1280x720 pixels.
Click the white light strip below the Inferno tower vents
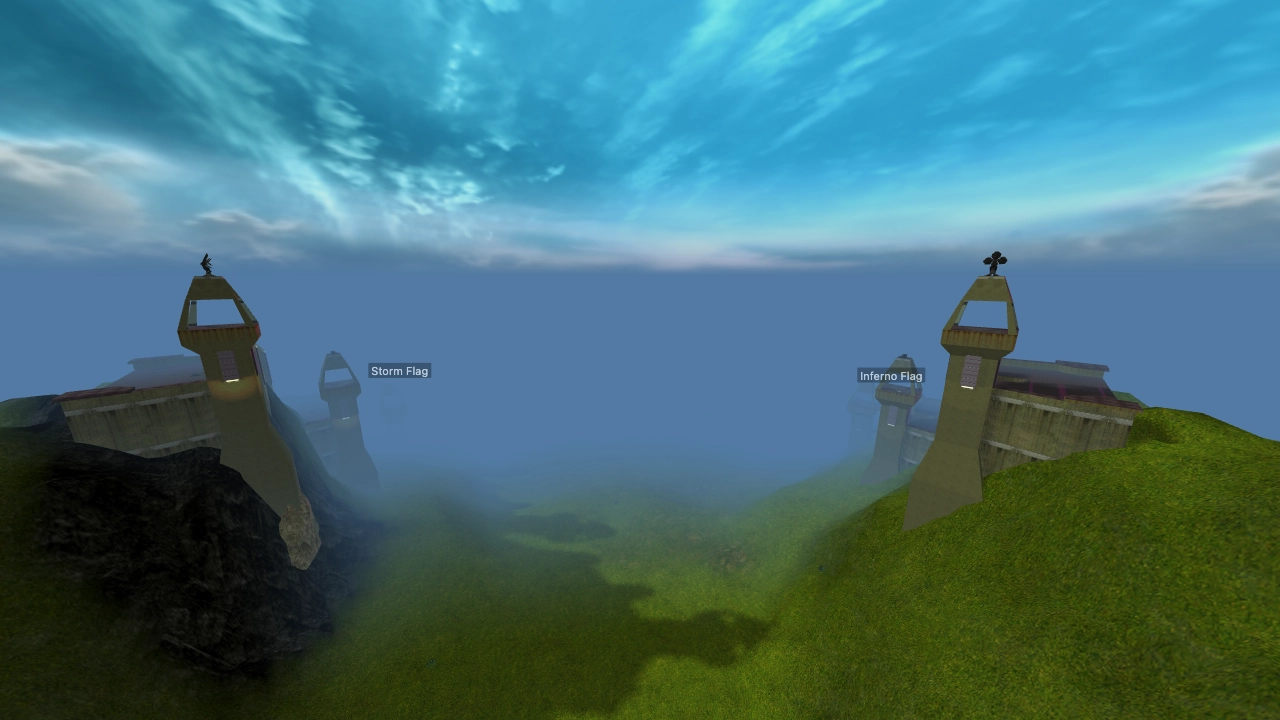tap(966, 387)
